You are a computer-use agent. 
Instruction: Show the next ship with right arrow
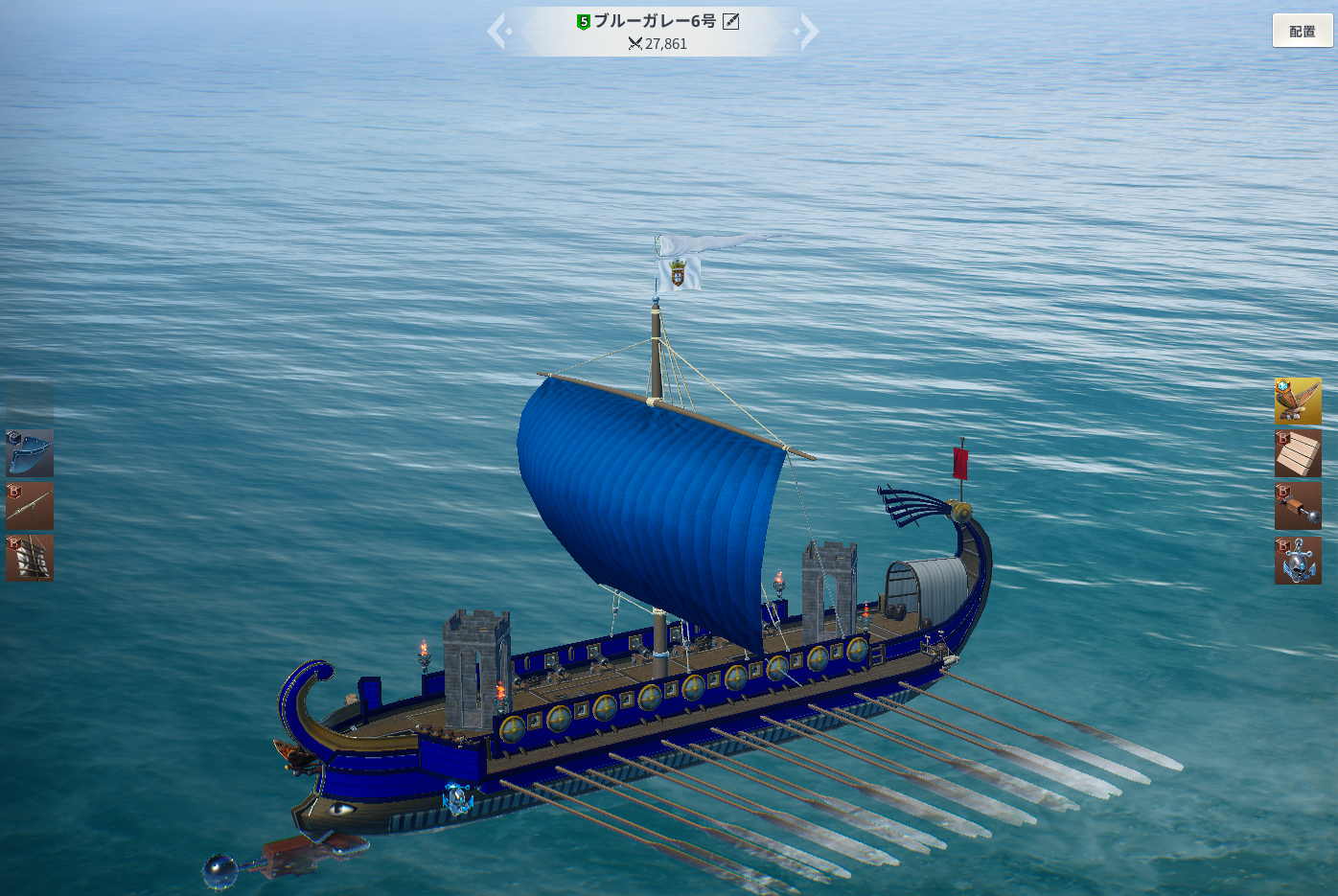(809, 32)
